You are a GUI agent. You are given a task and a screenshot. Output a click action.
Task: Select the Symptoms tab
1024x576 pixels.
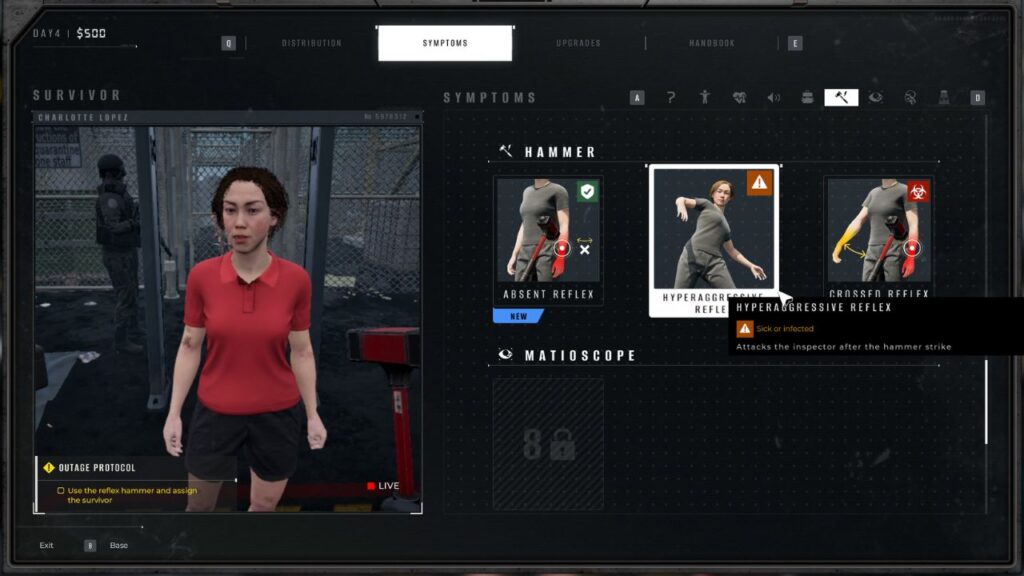coord(445,43)
